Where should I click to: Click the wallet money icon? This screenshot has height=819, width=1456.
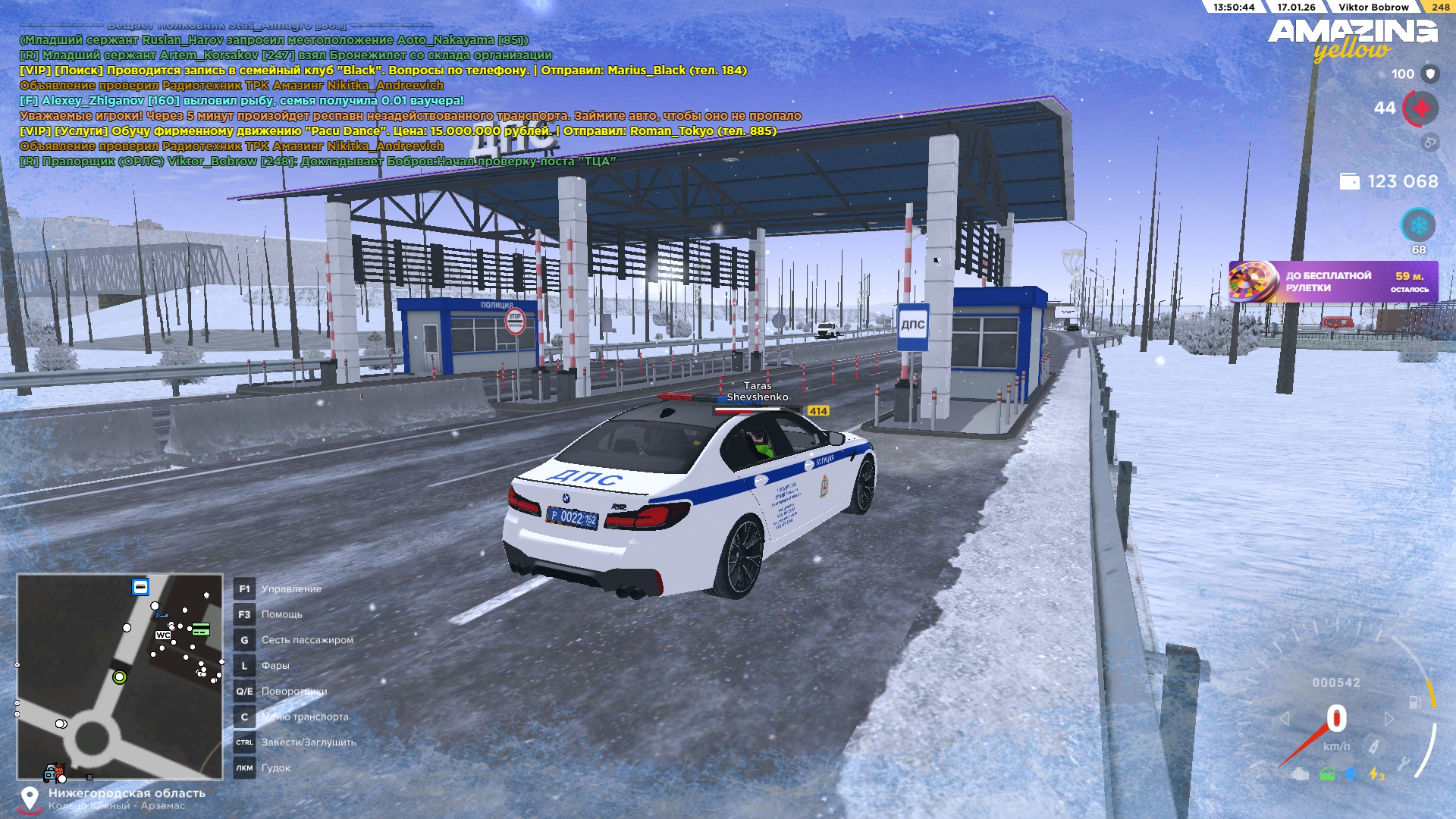point(1349,181)
